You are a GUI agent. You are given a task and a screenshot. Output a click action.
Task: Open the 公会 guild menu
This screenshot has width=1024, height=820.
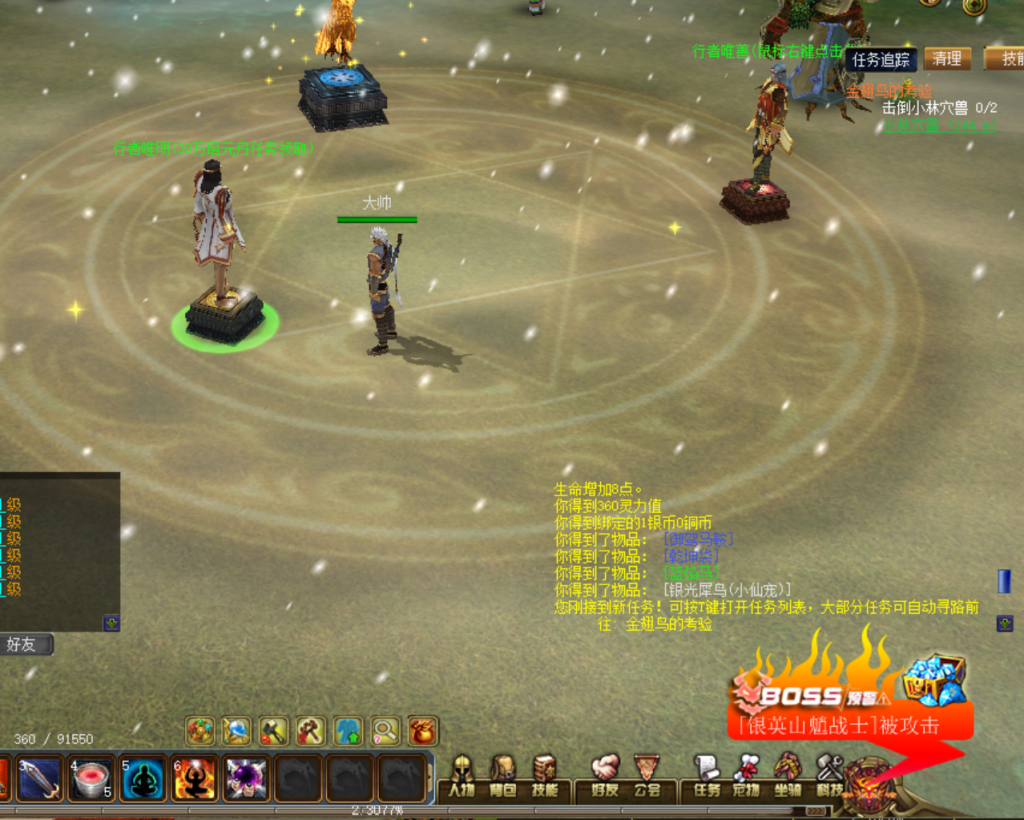(647, 776)
